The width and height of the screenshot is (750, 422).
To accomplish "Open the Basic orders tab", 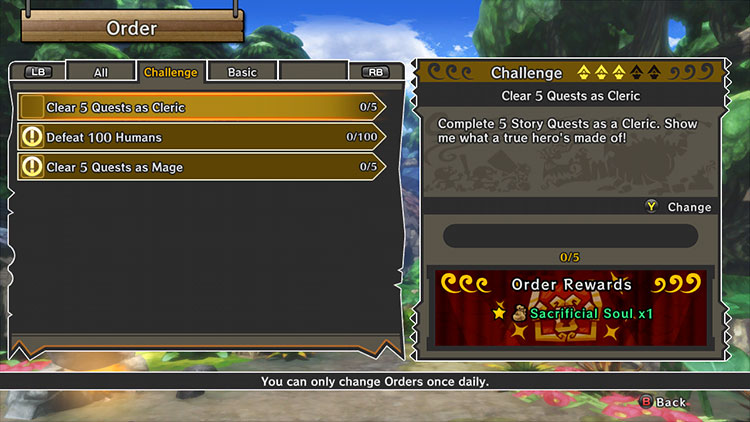I will click(242, 72).
